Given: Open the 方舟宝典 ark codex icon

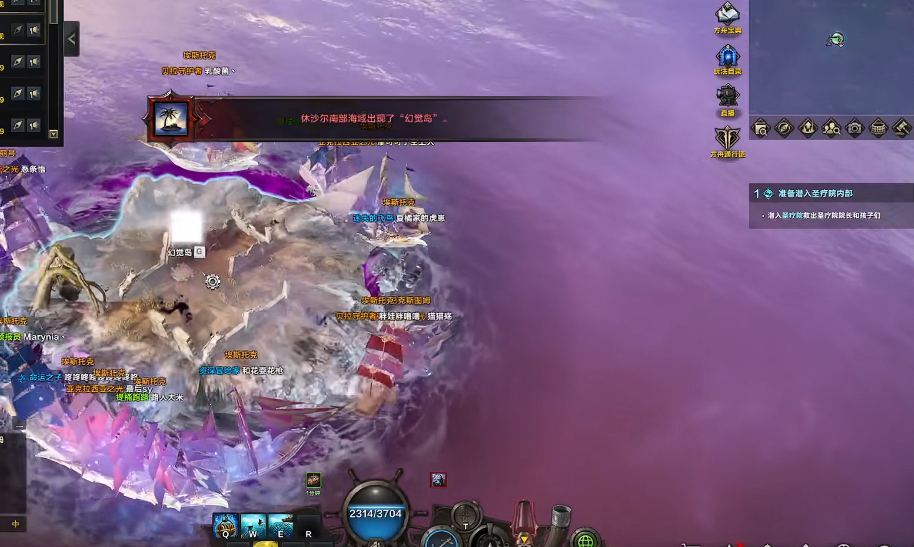Looking at the screenshot, I should (728, 15).
